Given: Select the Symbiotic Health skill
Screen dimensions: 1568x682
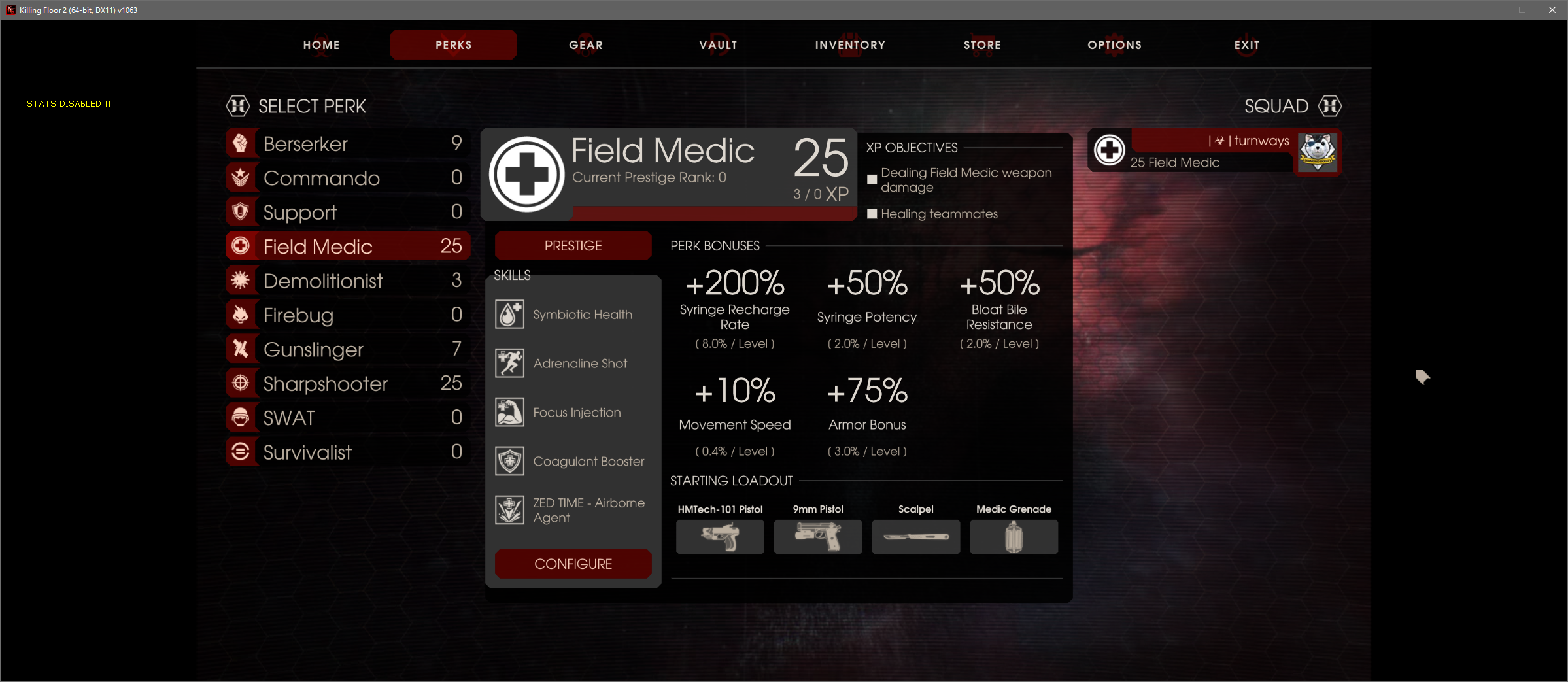Looking at the screenshot, I should (572, 315).
